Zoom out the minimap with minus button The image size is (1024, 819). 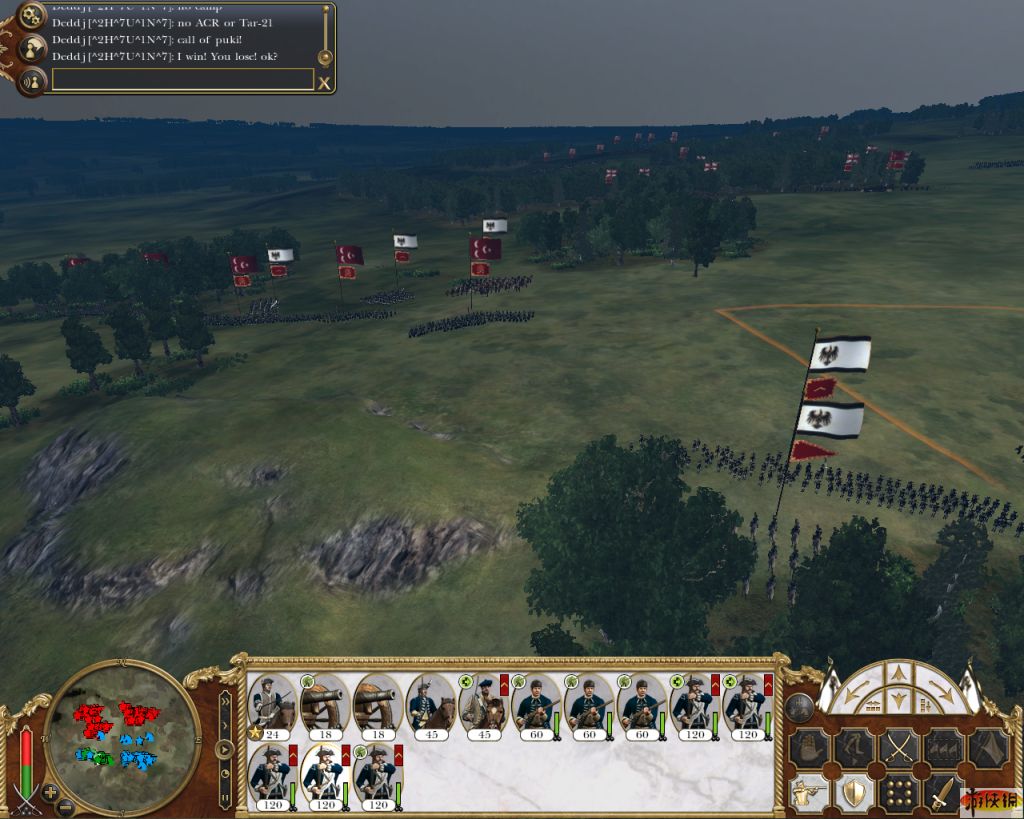click(x=66, y=806)
